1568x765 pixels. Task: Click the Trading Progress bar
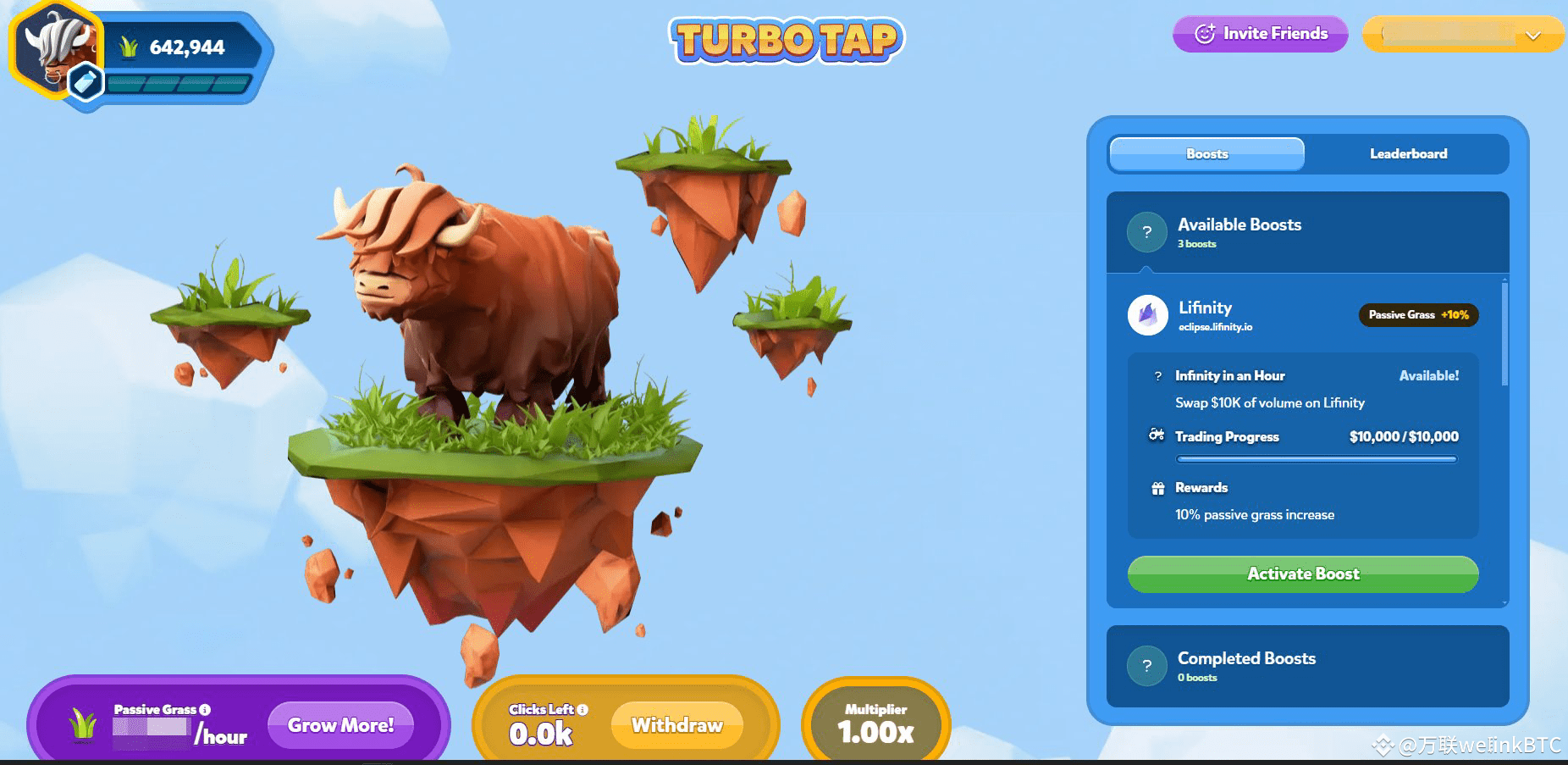[x=1315, y=458]
